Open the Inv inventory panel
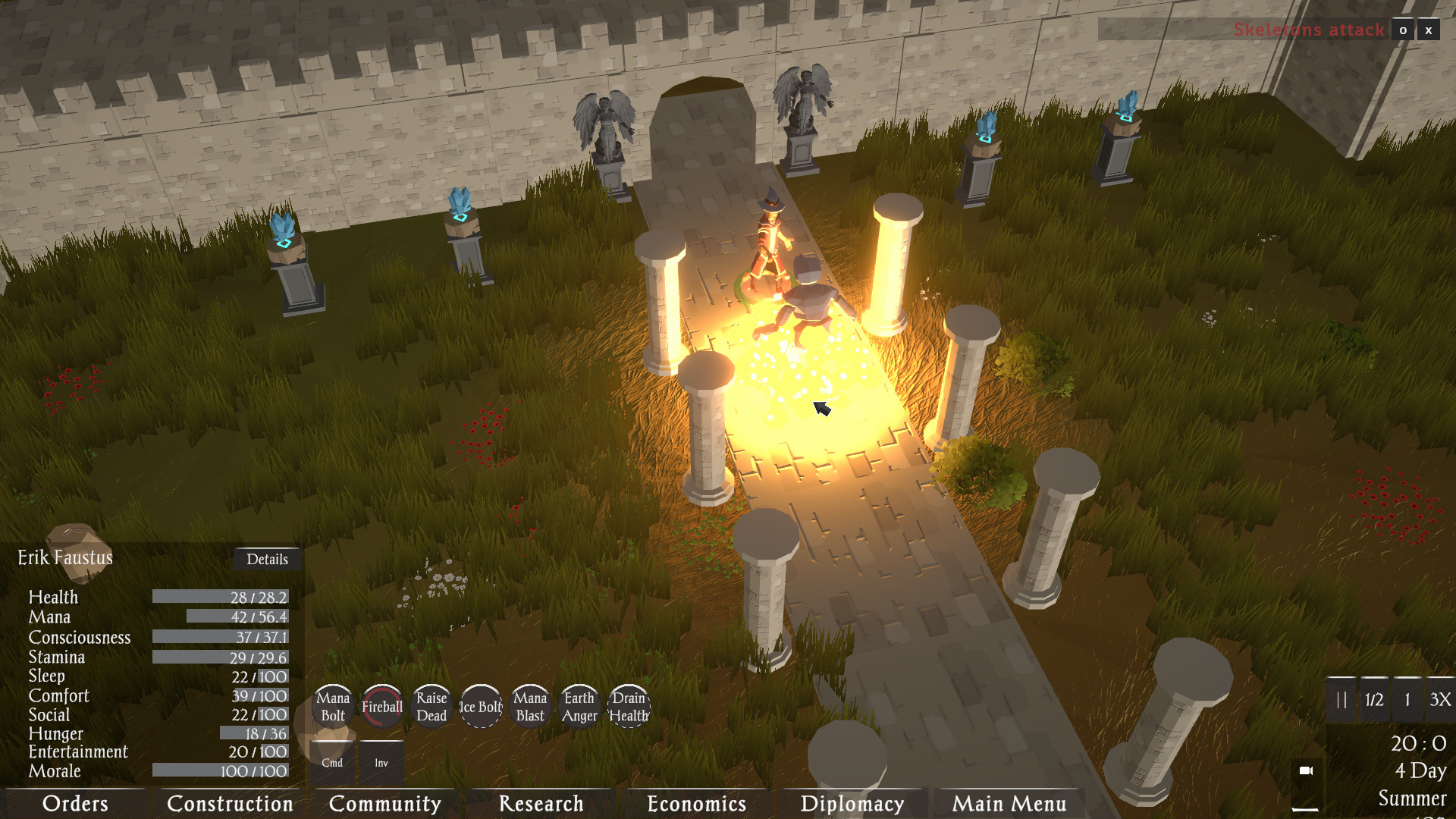 click(x=381, y=761)
